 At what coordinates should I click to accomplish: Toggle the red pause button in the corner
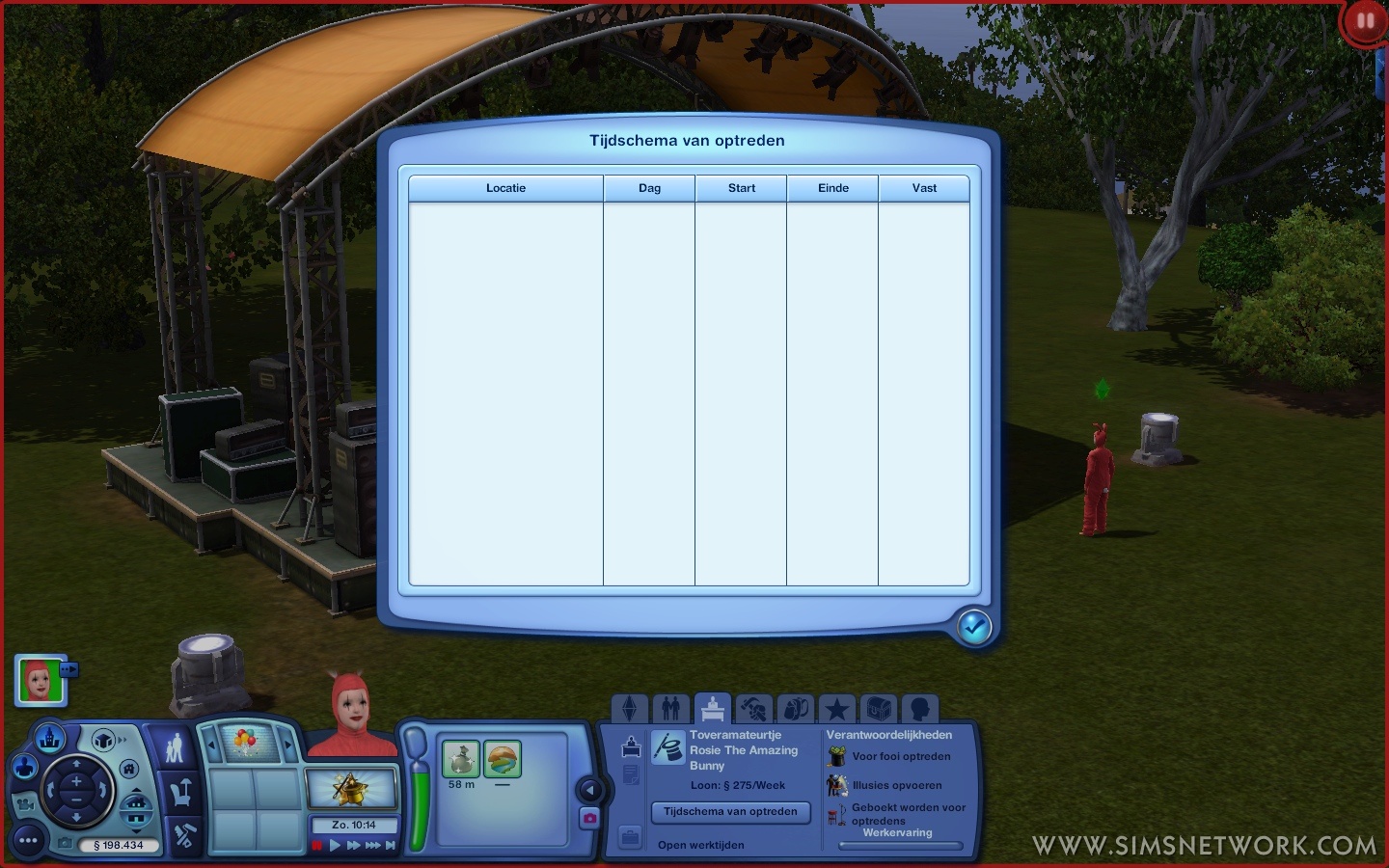(1364, 20)
